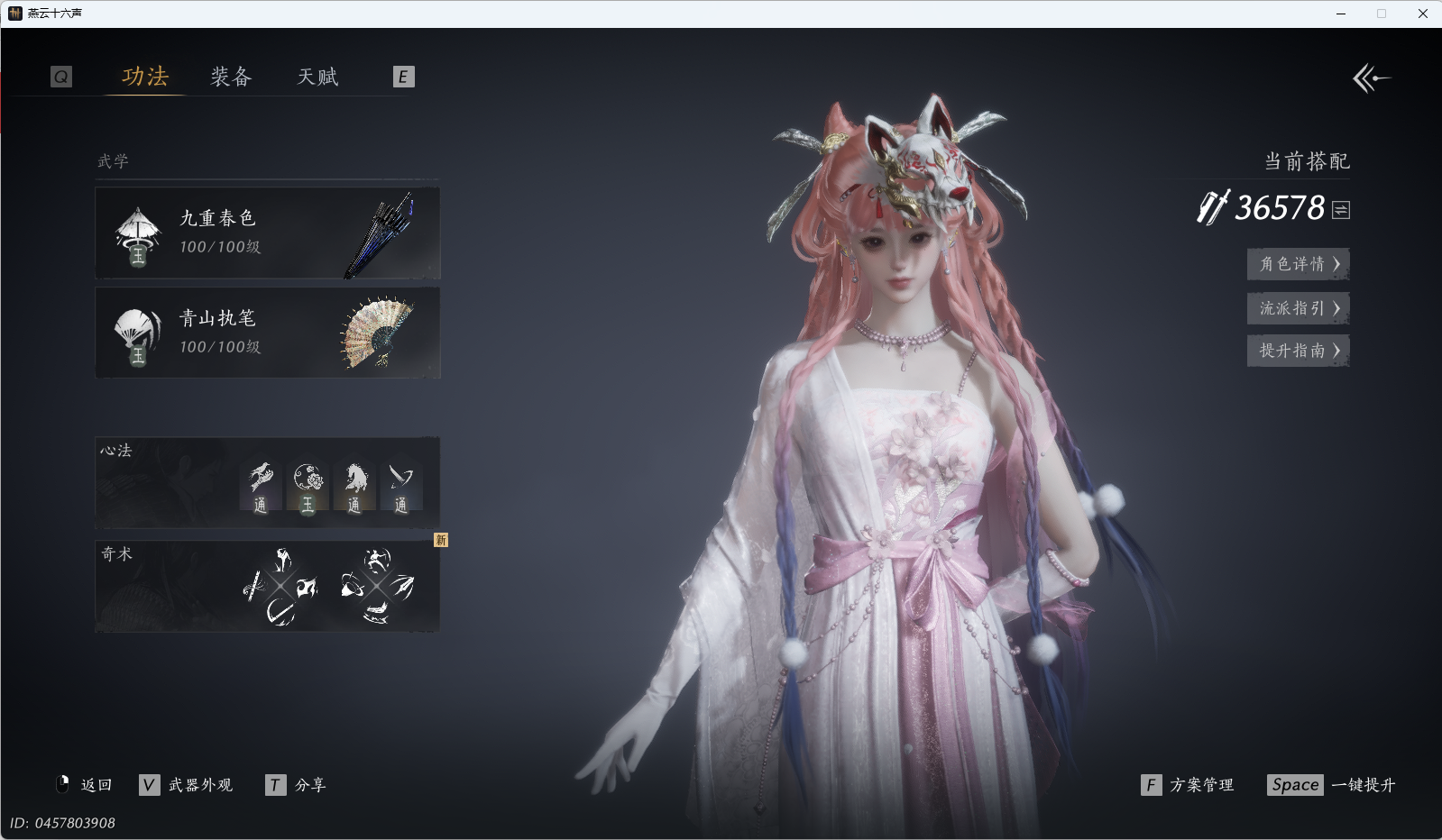Open 提升指南 improvement guide

coord(1298,351)
